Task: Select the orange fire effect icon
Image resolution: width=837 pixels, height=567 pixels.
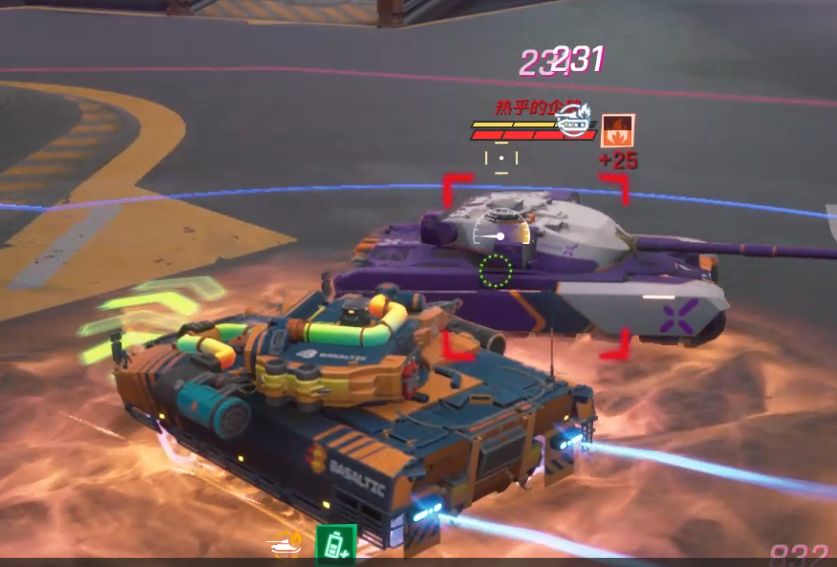Action: click(x=618, y=130)
